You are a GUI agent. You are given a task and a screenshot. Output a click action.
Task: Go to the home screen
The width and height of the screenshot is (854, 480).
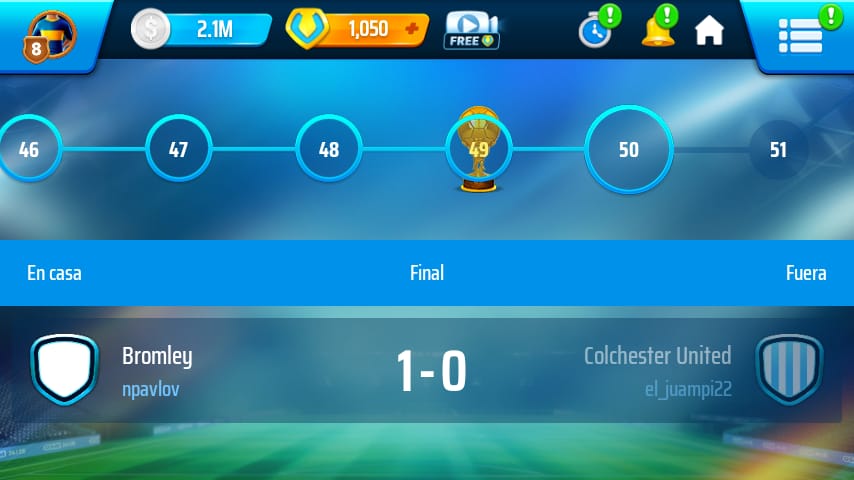[709, 31]
